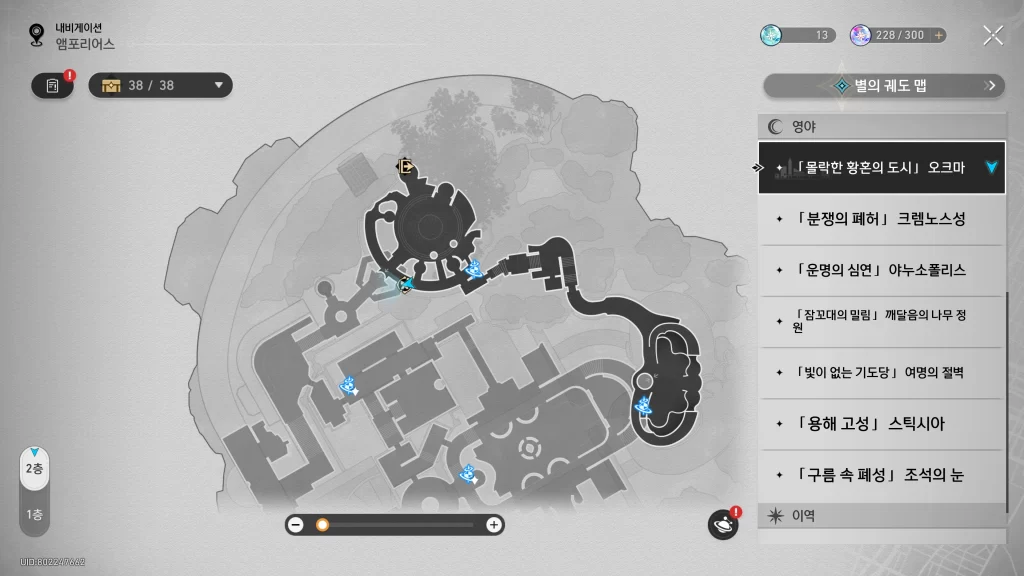This screenshot has width=1024, height=576.
Task: Switch to floor 2층
Action: click(34, 469)
